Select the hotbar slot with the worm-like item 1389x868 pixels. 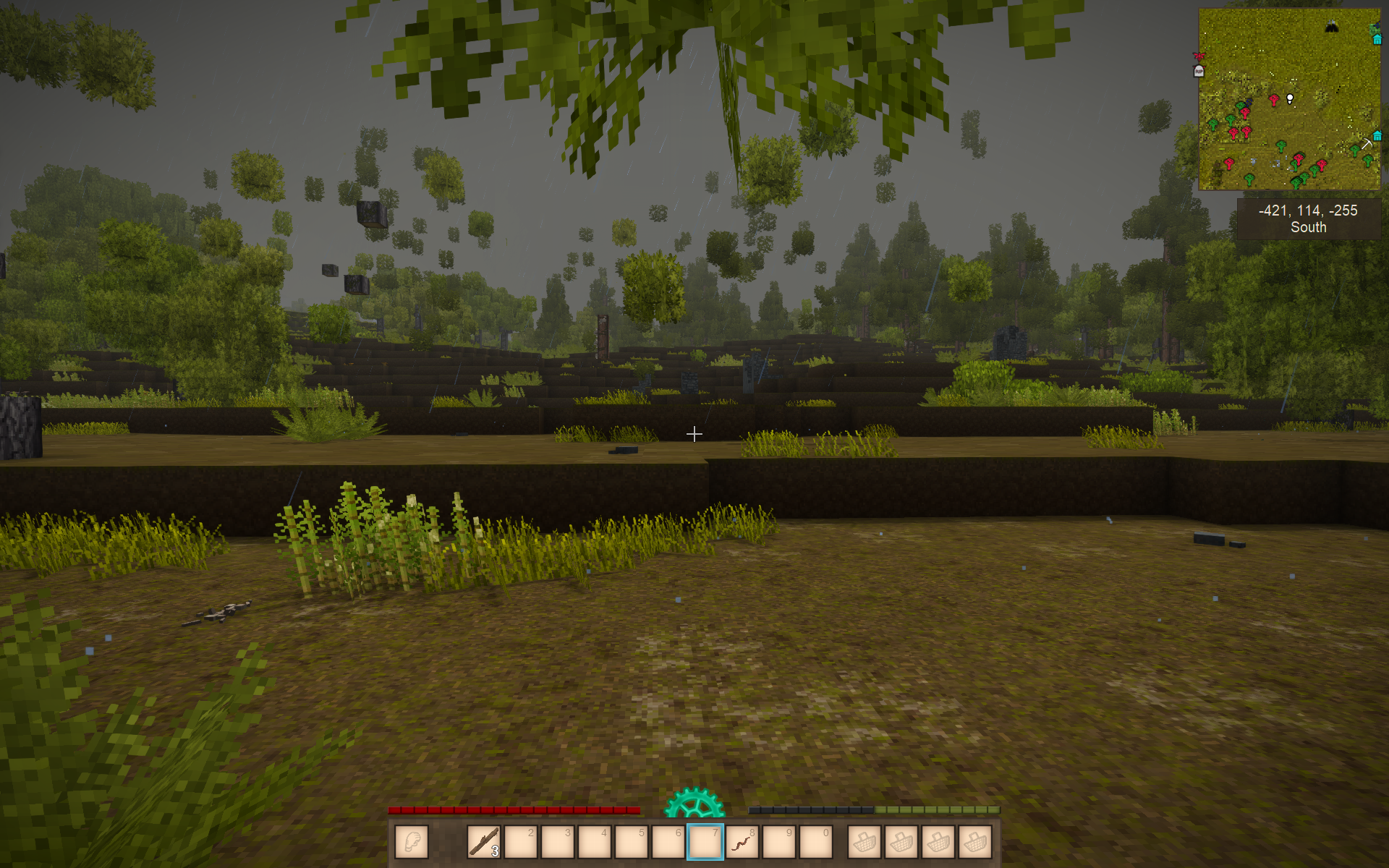point(742,842)
